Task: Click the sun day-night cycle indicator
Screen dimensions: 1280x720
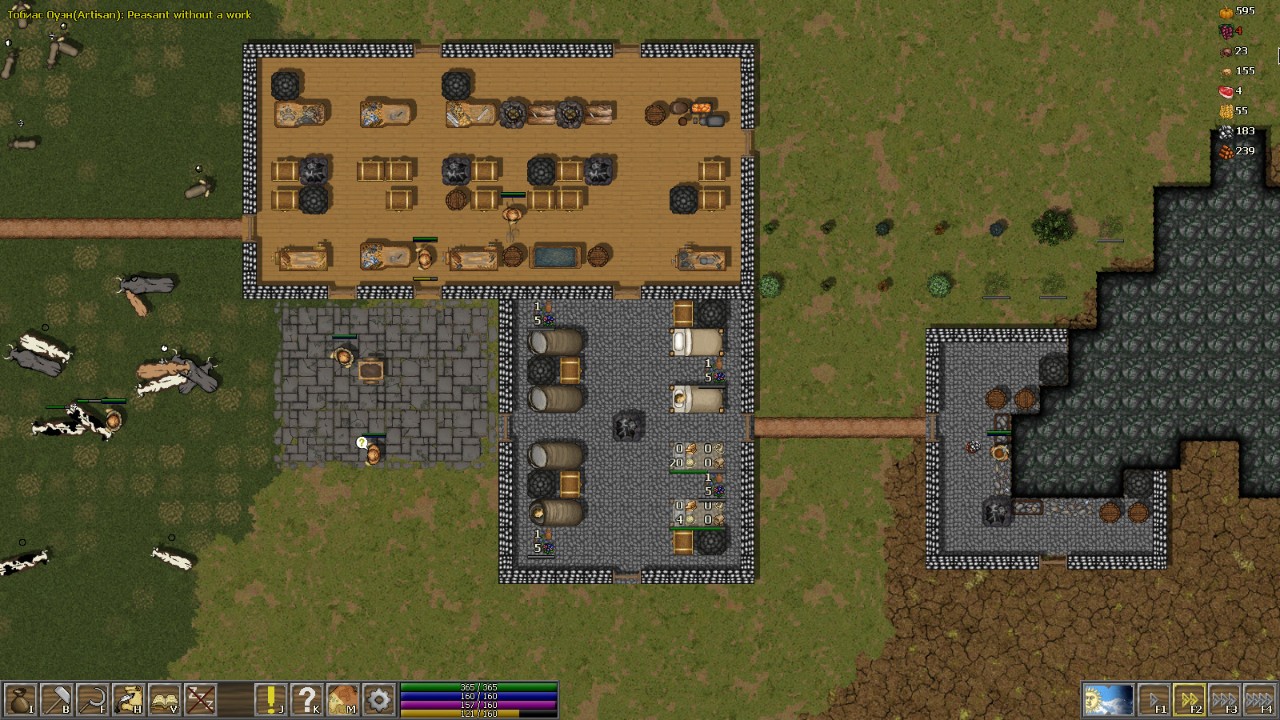Action: click(1108, 699)
